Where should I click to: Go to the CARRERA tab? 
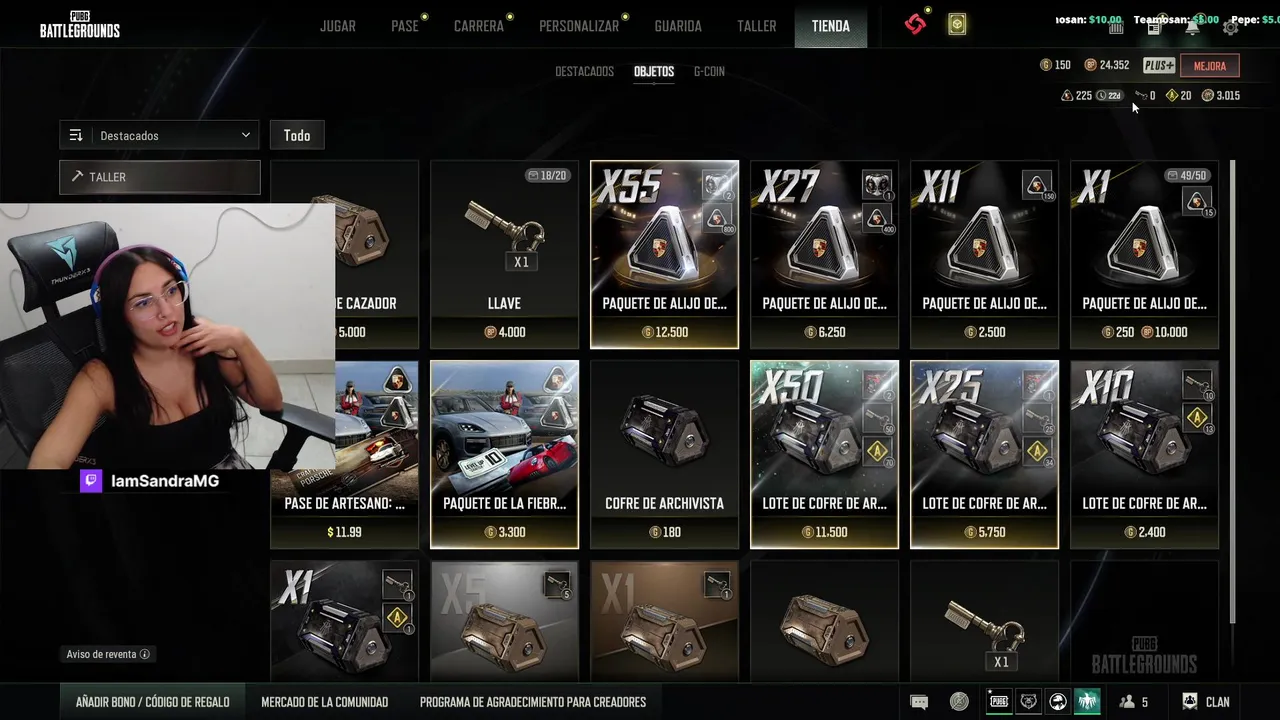(x=478, y=26)
